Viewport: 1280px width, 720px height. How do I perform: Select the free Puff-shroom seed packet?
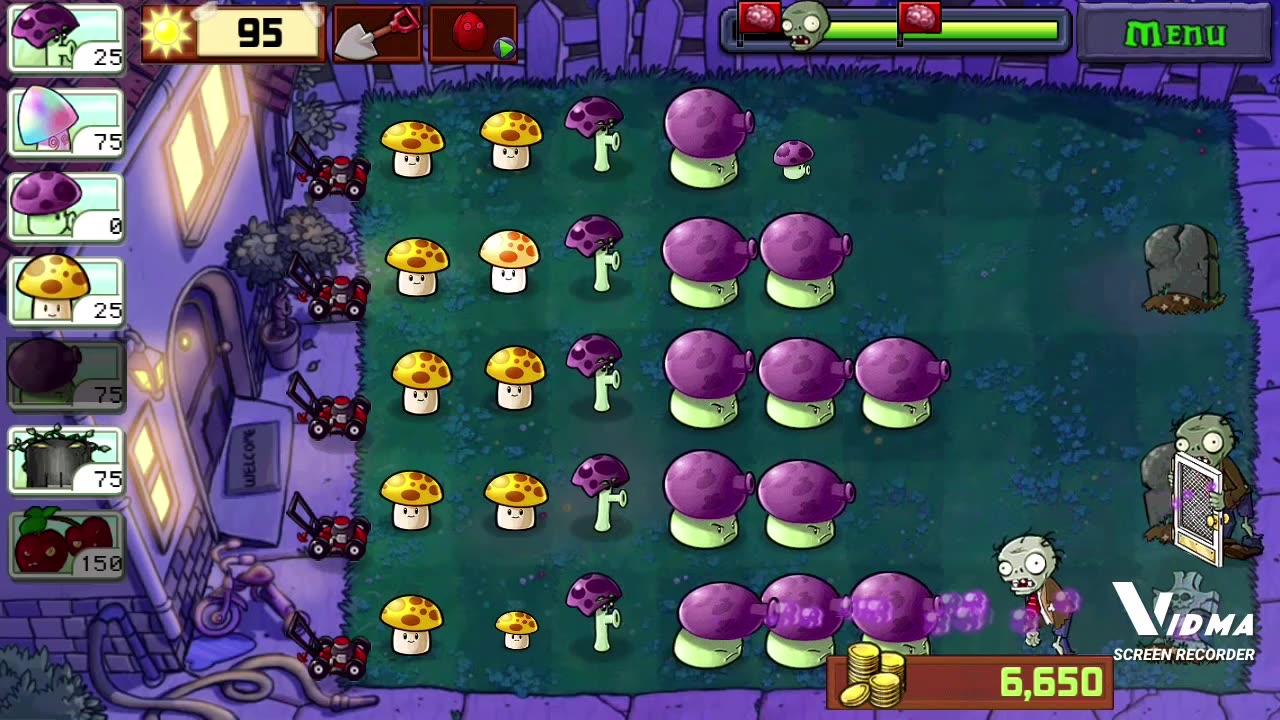(x=65, y=205)
